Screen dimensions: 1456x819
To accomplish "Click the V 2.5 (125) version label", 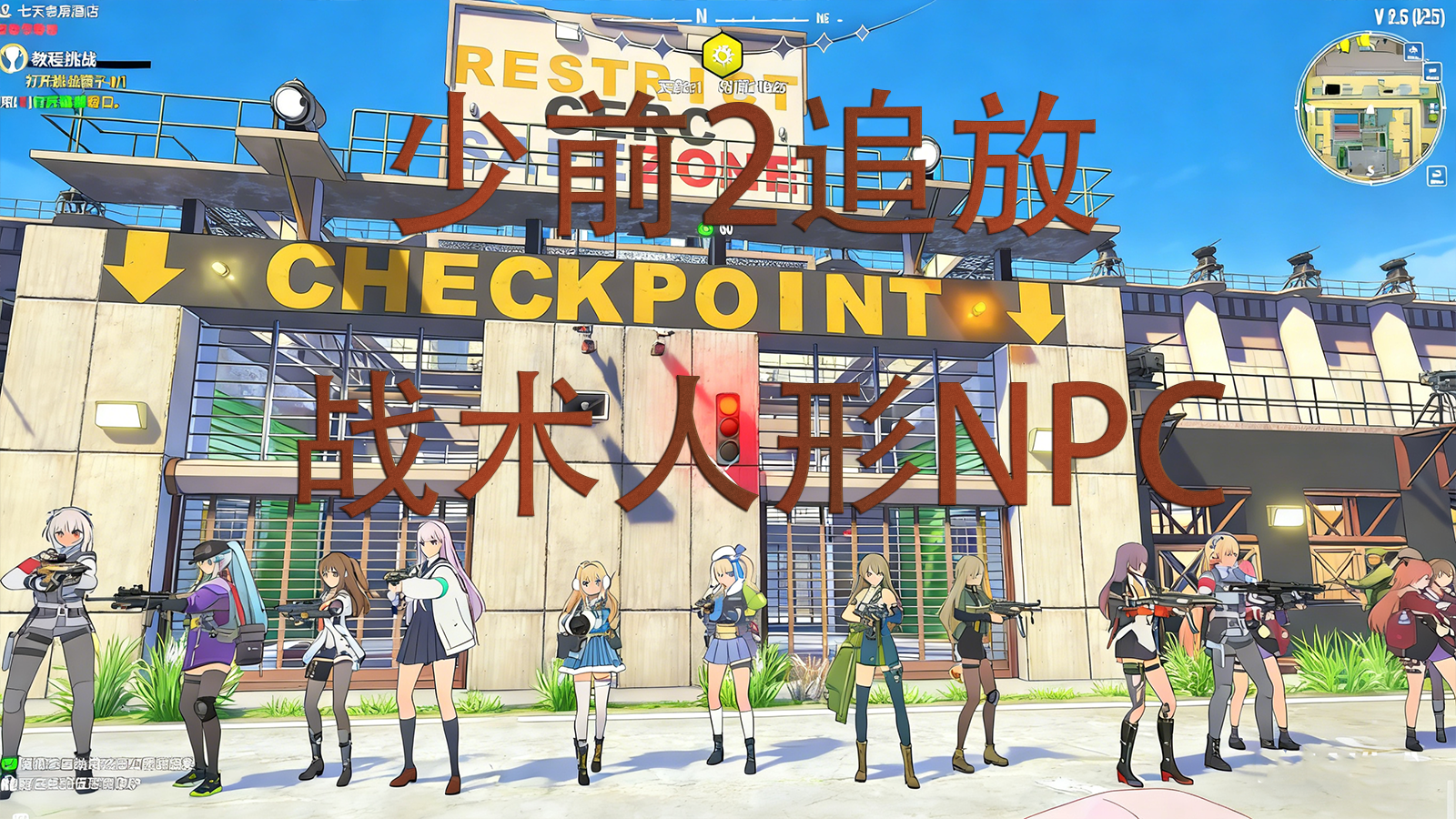I will click(x=1410, y=15).
